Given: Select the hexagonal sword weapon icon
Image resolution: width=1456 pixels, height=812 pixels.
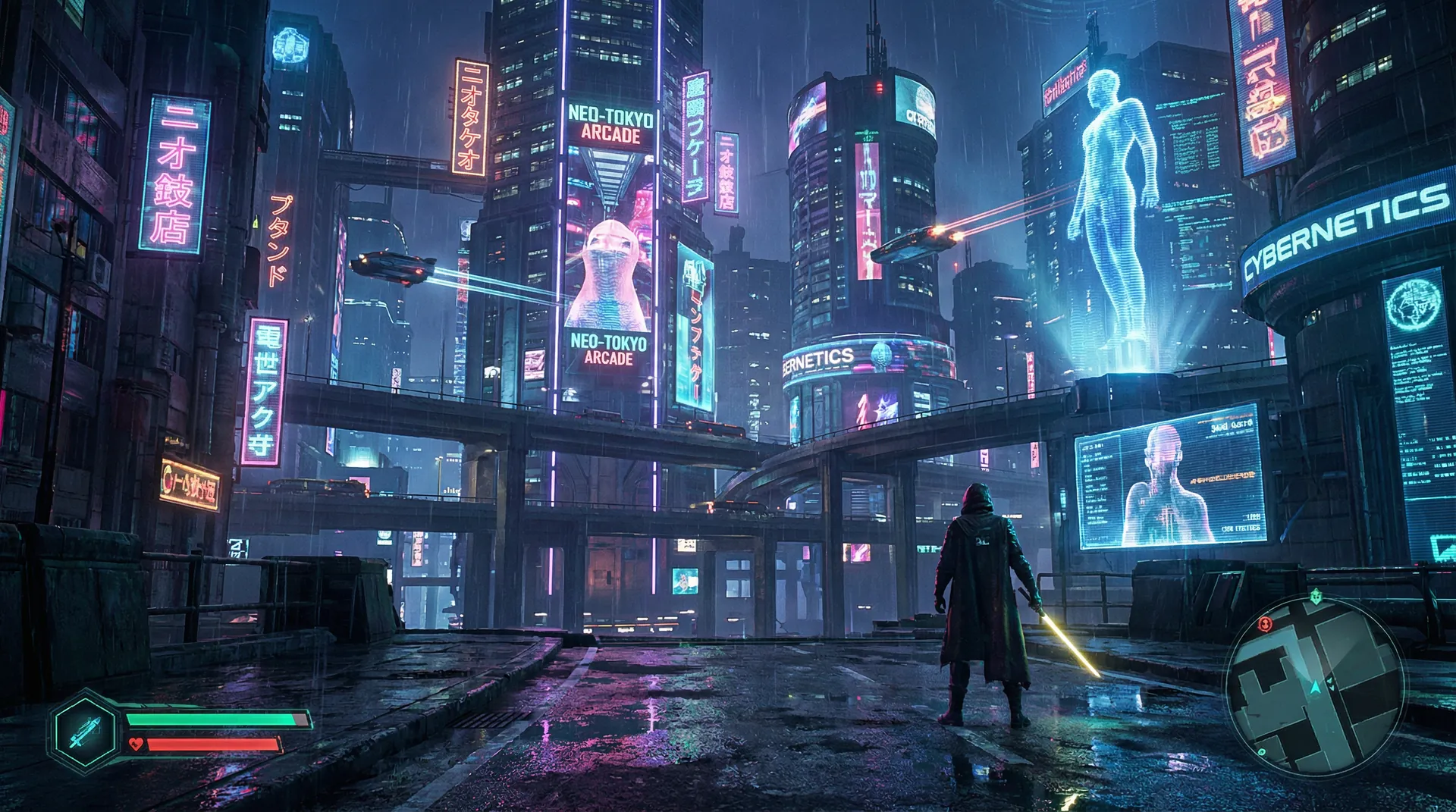Looking at the screenshot, I should [x=85, y=731].
